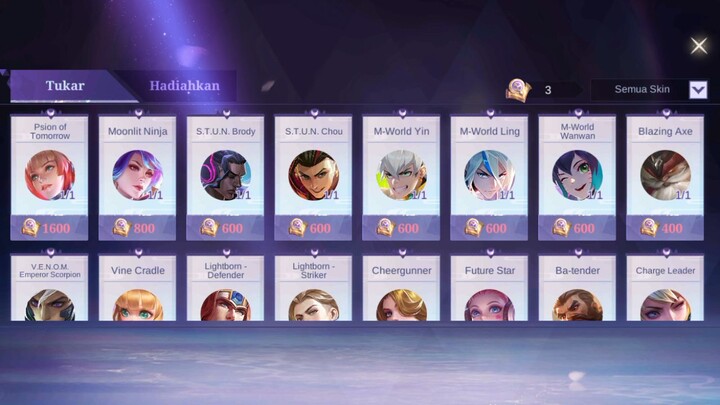Select the Psion of Tomorrow skin card

pyautogui.click(x=49, y=176)
